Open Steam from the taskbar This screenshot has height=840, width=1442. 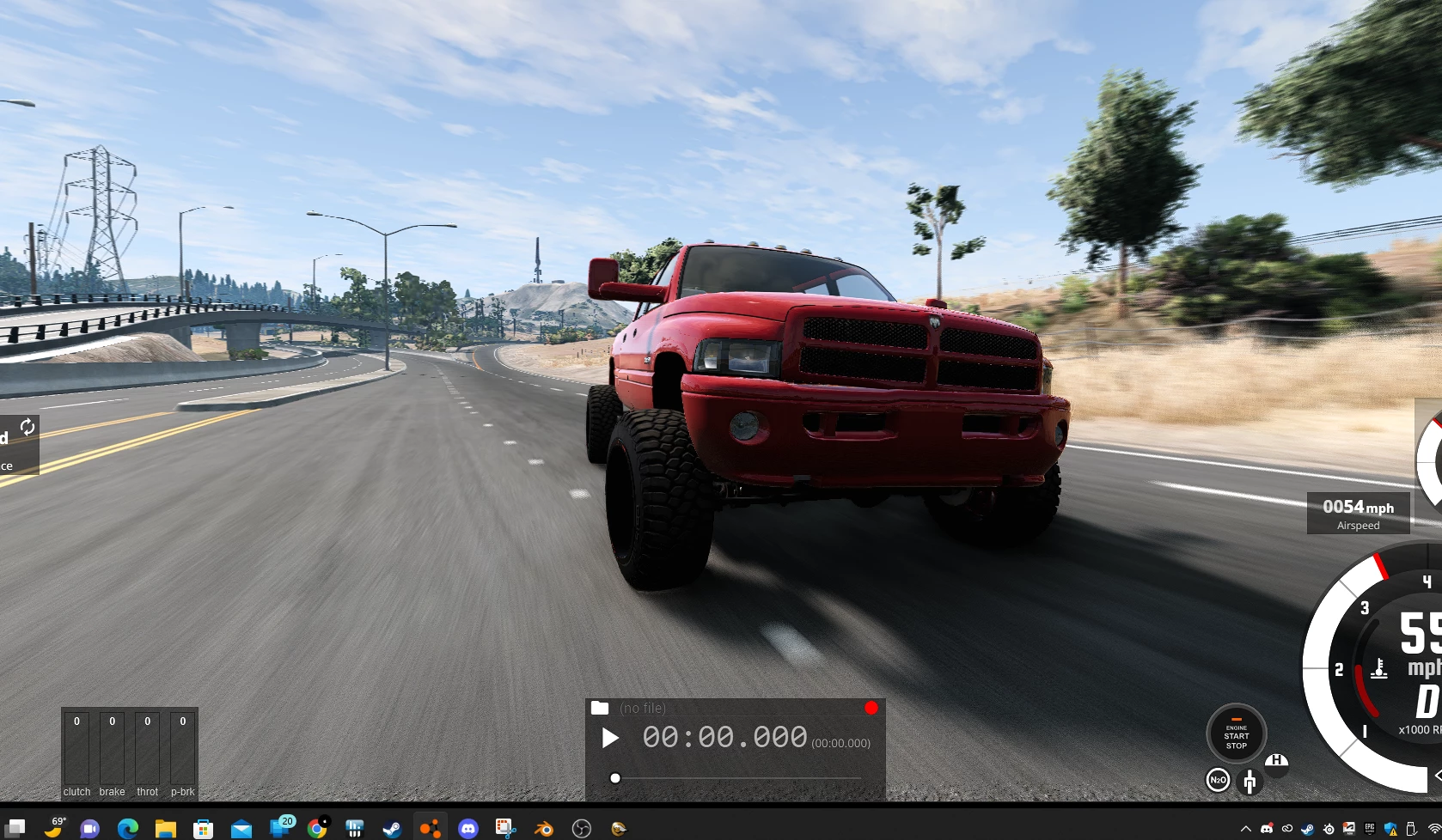pos(392,829)
